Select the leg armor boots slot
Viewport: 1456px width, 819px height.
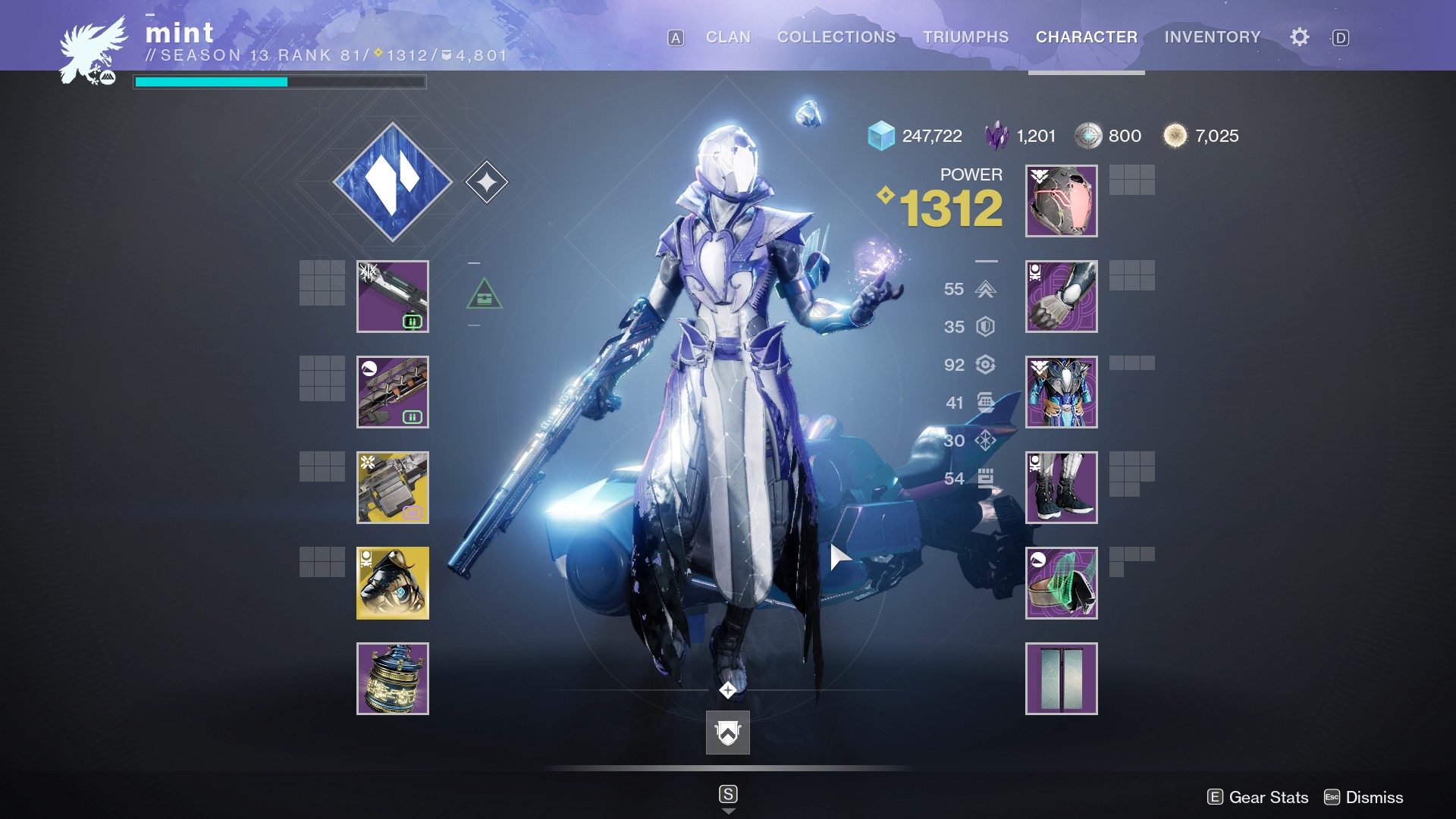pos(1061,488)
